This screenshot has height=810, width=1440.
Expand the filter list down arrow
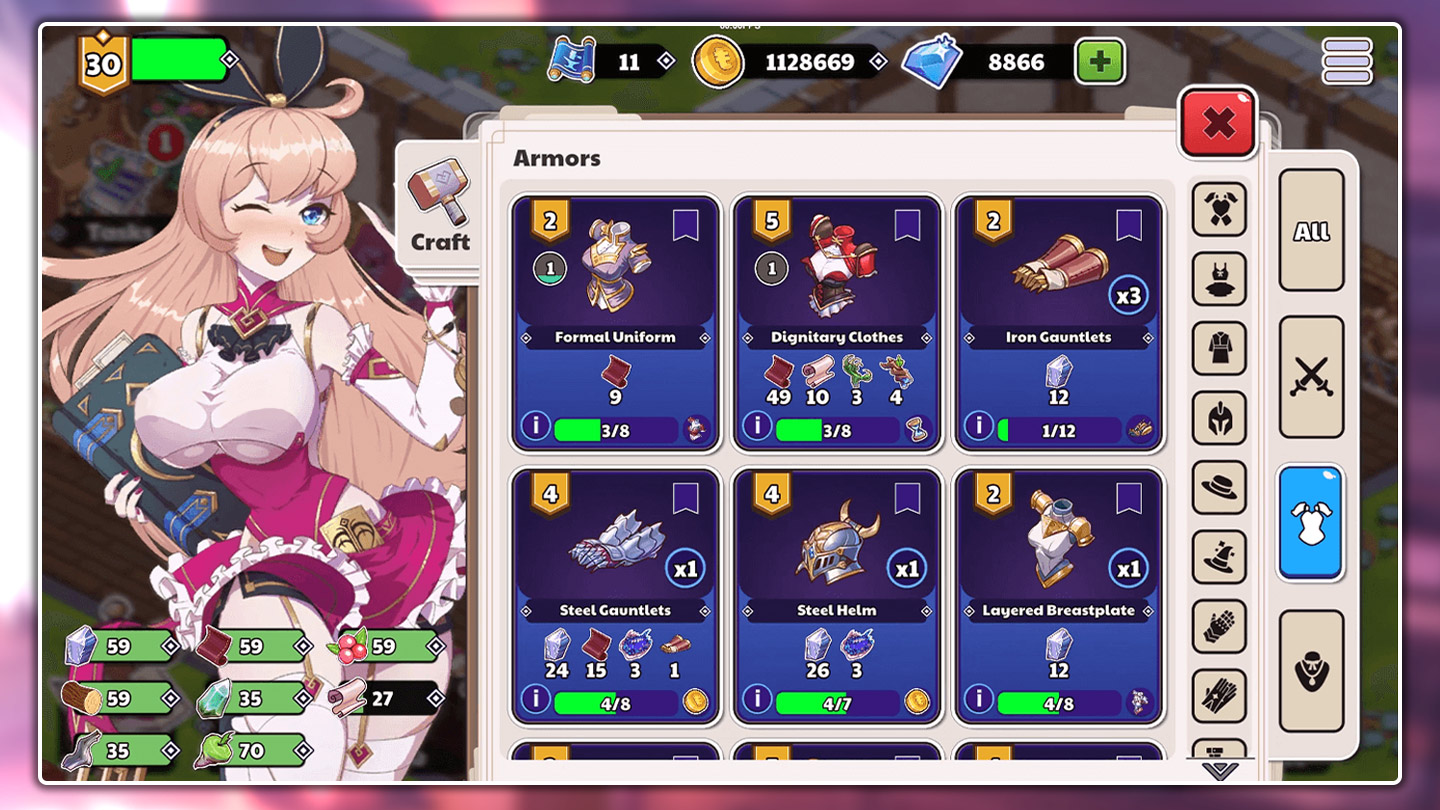tap(1219, 770)
